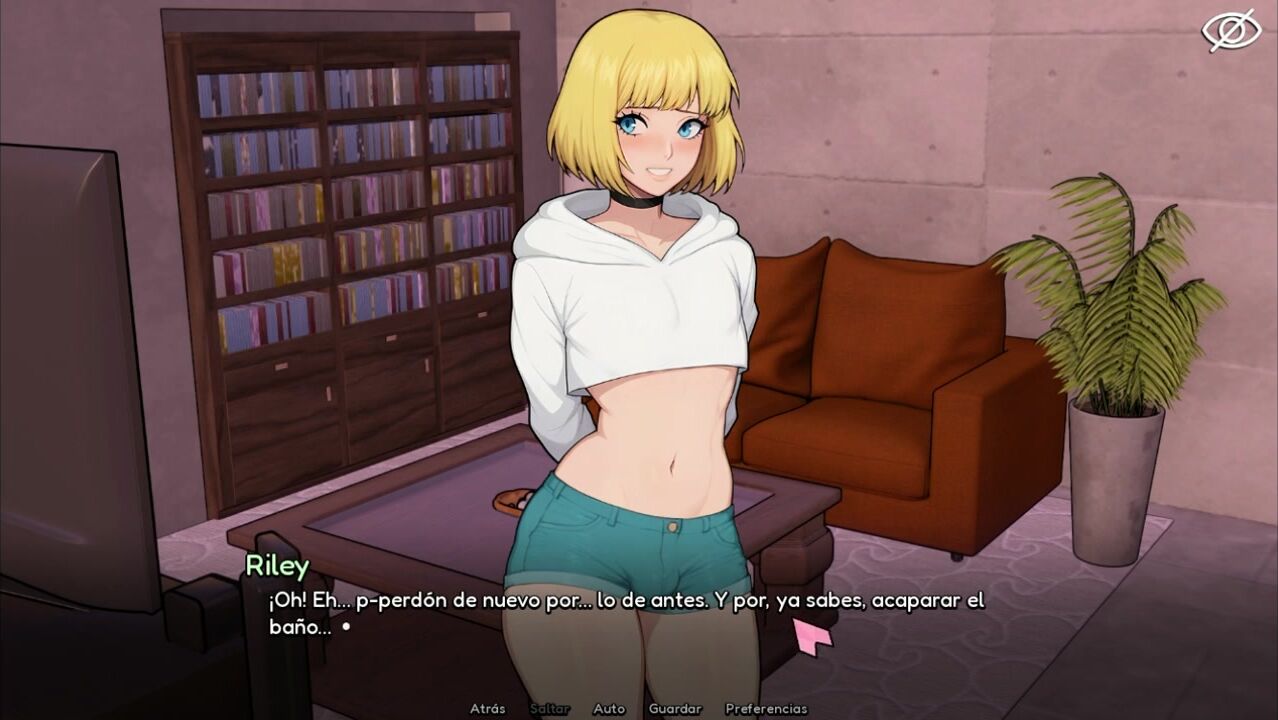Viewport: 1278px width, 720px height.
Task: Open the Guardar save menu
Action: point(675,708)
